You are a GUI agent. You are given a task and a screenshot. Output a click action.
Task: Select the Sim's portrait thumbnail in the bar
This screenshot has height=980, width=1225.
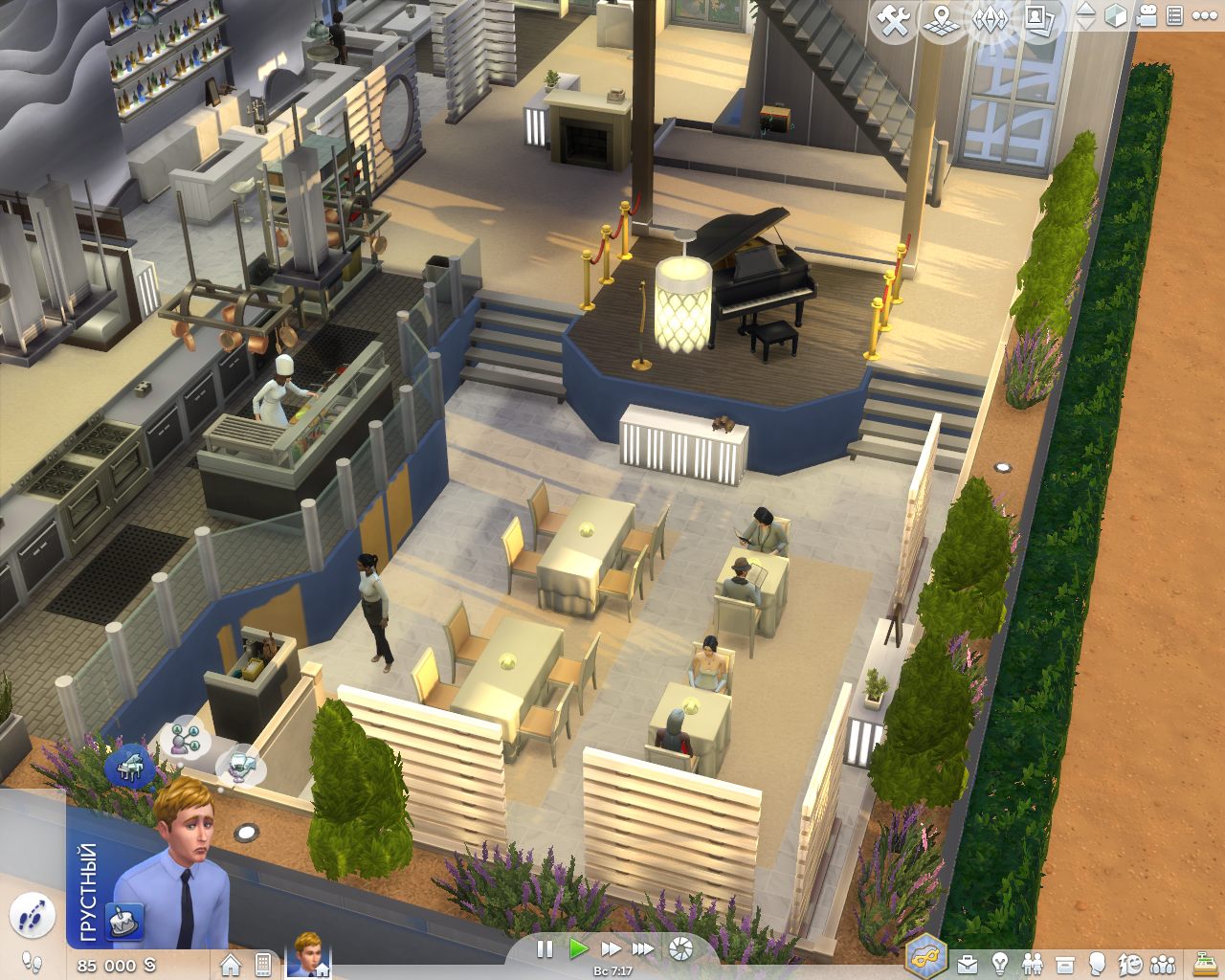(308, 961)
